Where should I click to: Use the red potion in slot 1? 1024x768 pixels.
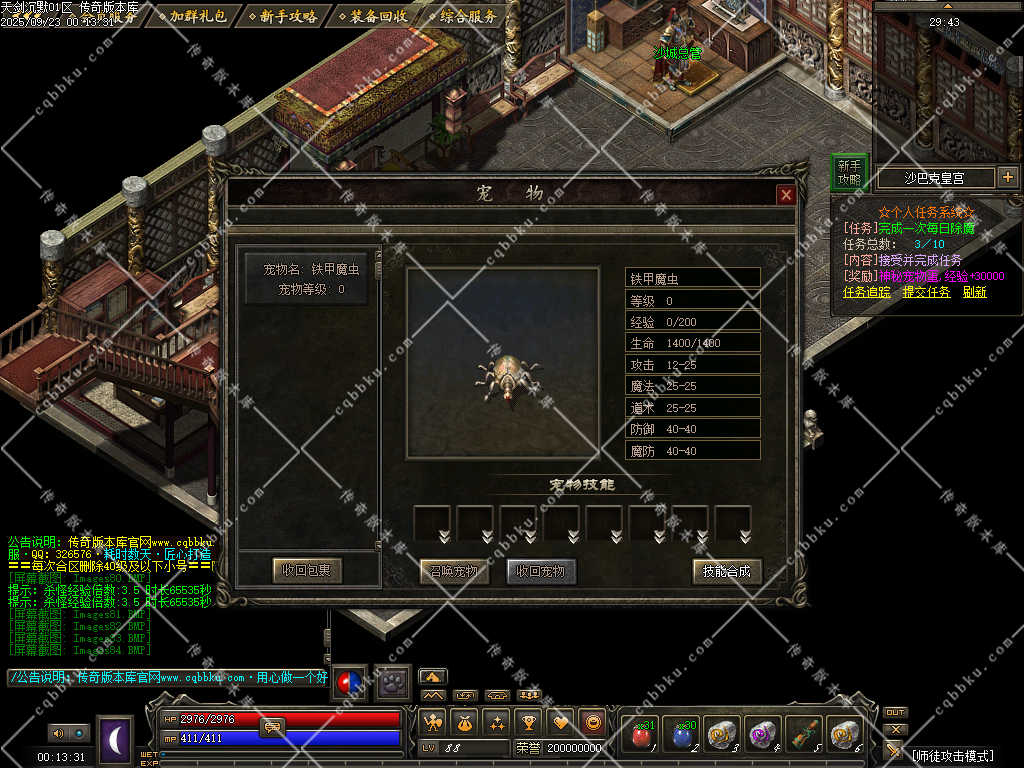coord(641,736)
